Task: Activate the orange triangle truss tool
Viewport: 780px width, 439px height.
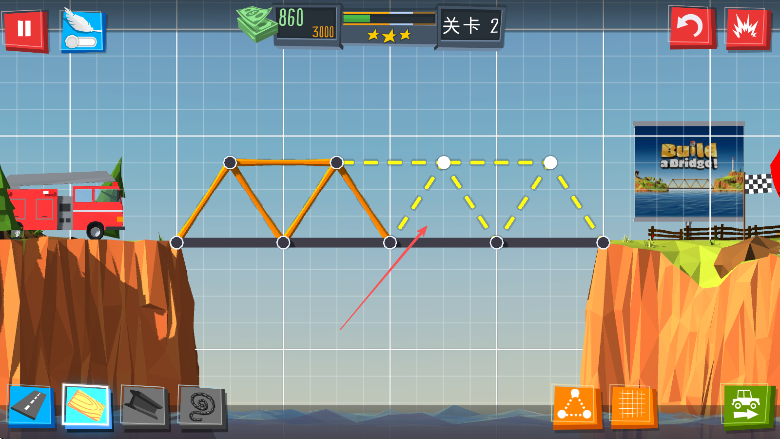Action: (575, 406)
